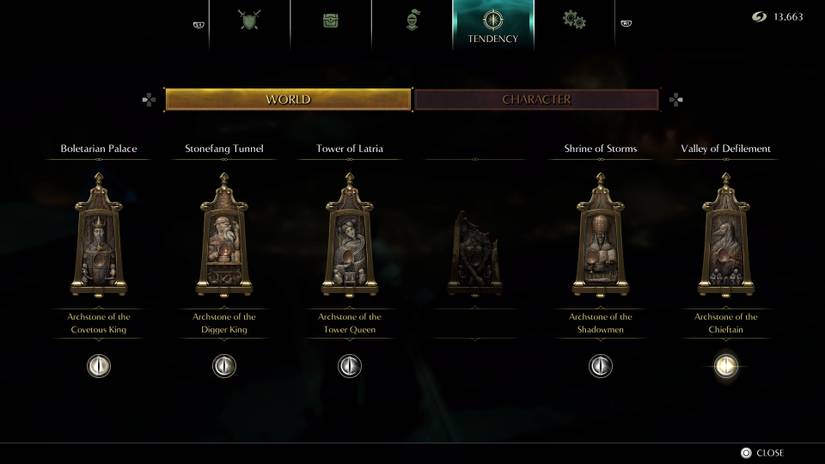Open the chest inventory tab

pyautogui.click(x=331, y=20)
